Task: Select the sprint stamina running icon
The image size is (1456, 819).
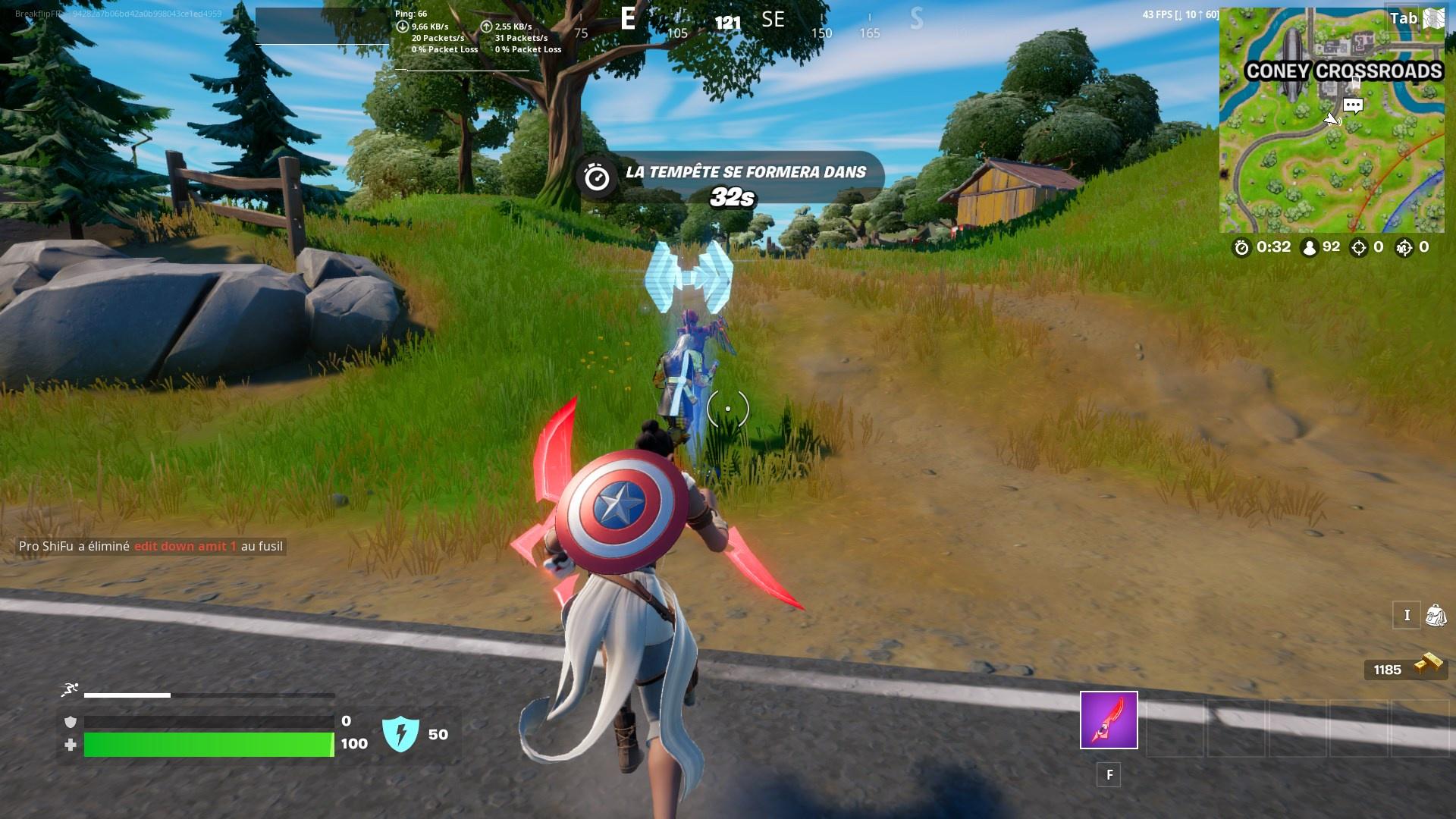Action: pos(68,688)
